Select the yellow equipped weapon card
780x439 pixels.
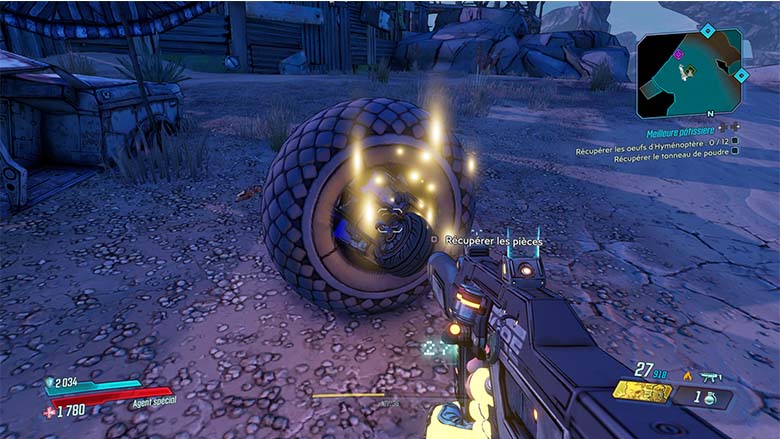(x=642, y=392)
